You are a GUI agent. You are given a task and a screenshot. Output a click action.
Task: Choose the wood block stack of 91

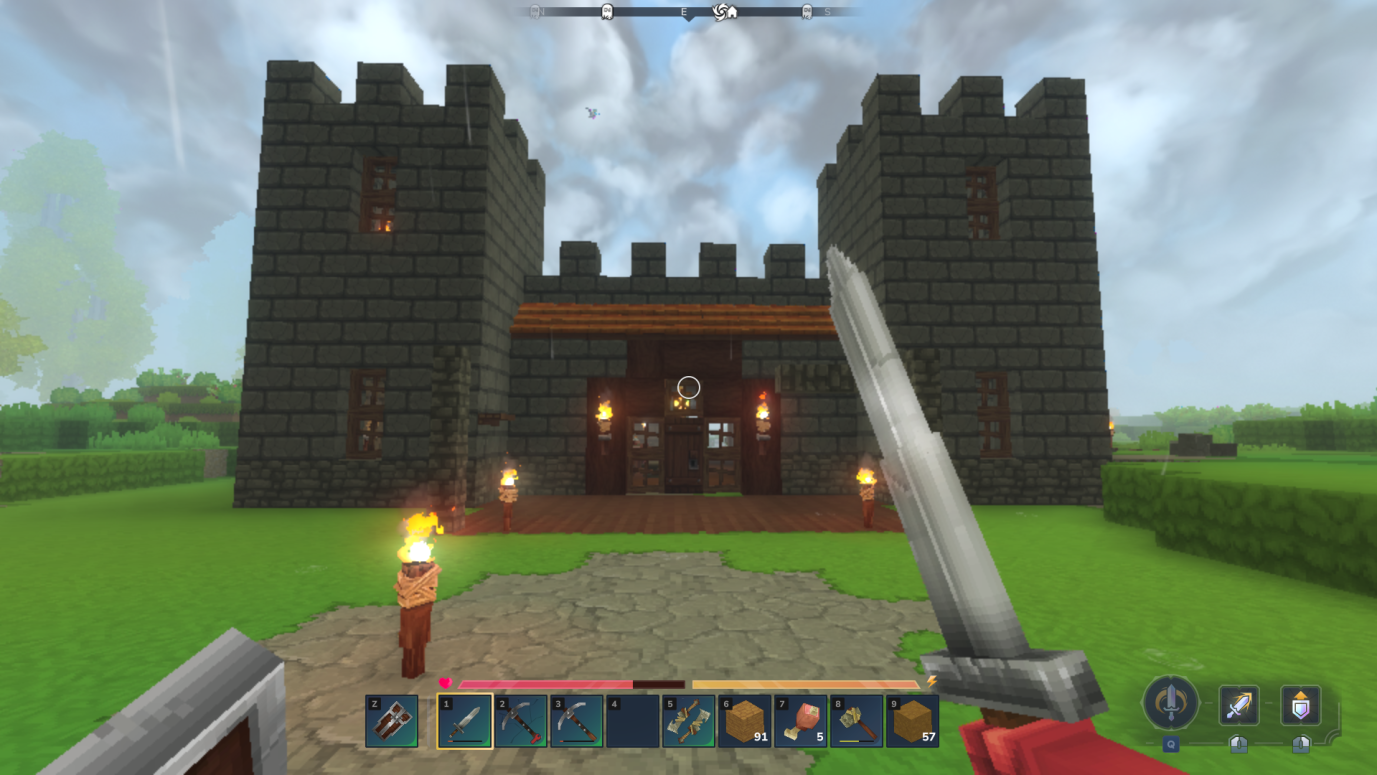tap(745, 721)
